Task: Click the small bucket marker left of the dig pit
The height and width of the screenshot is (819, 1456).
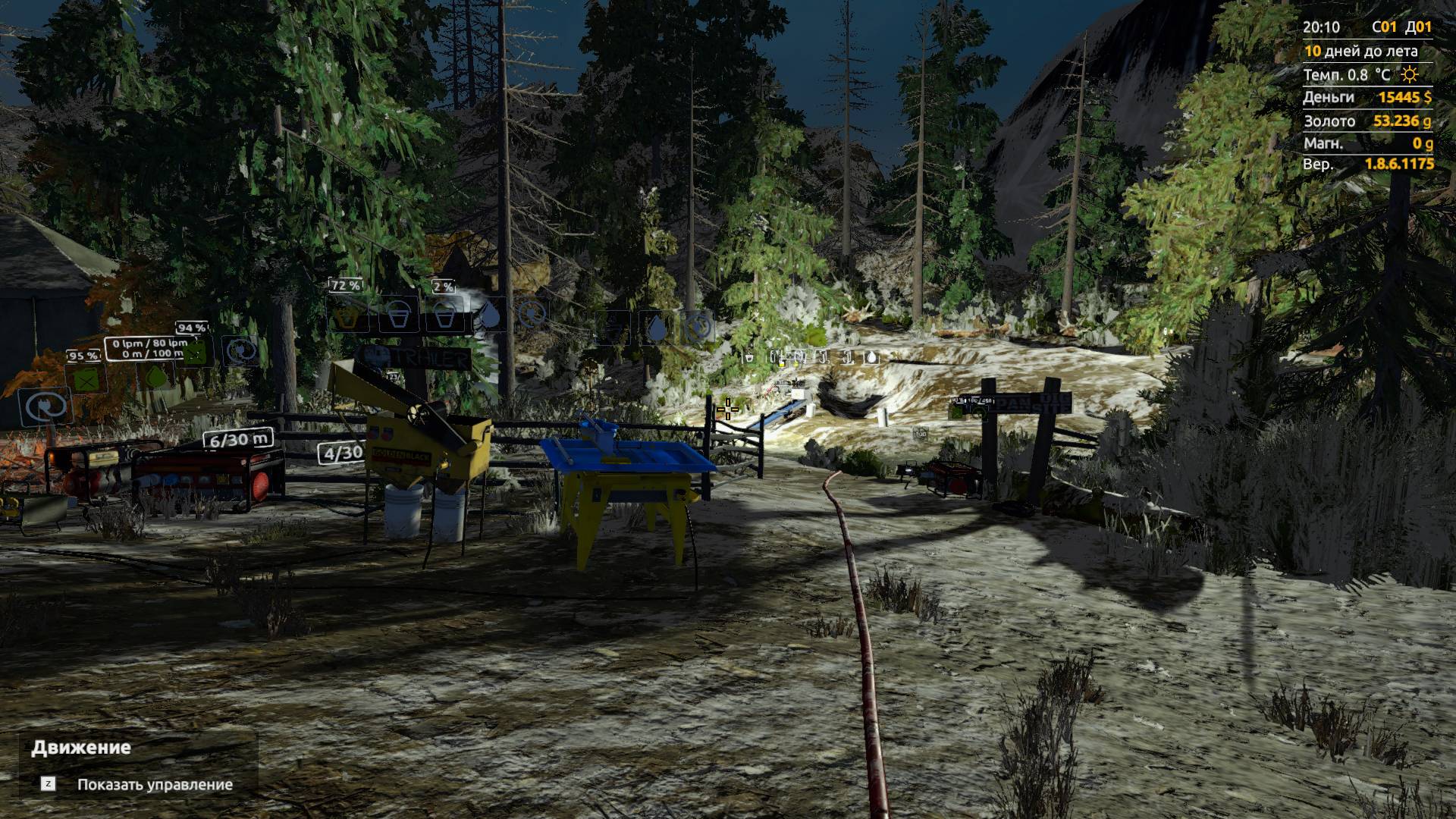Action: click(749, 357)
